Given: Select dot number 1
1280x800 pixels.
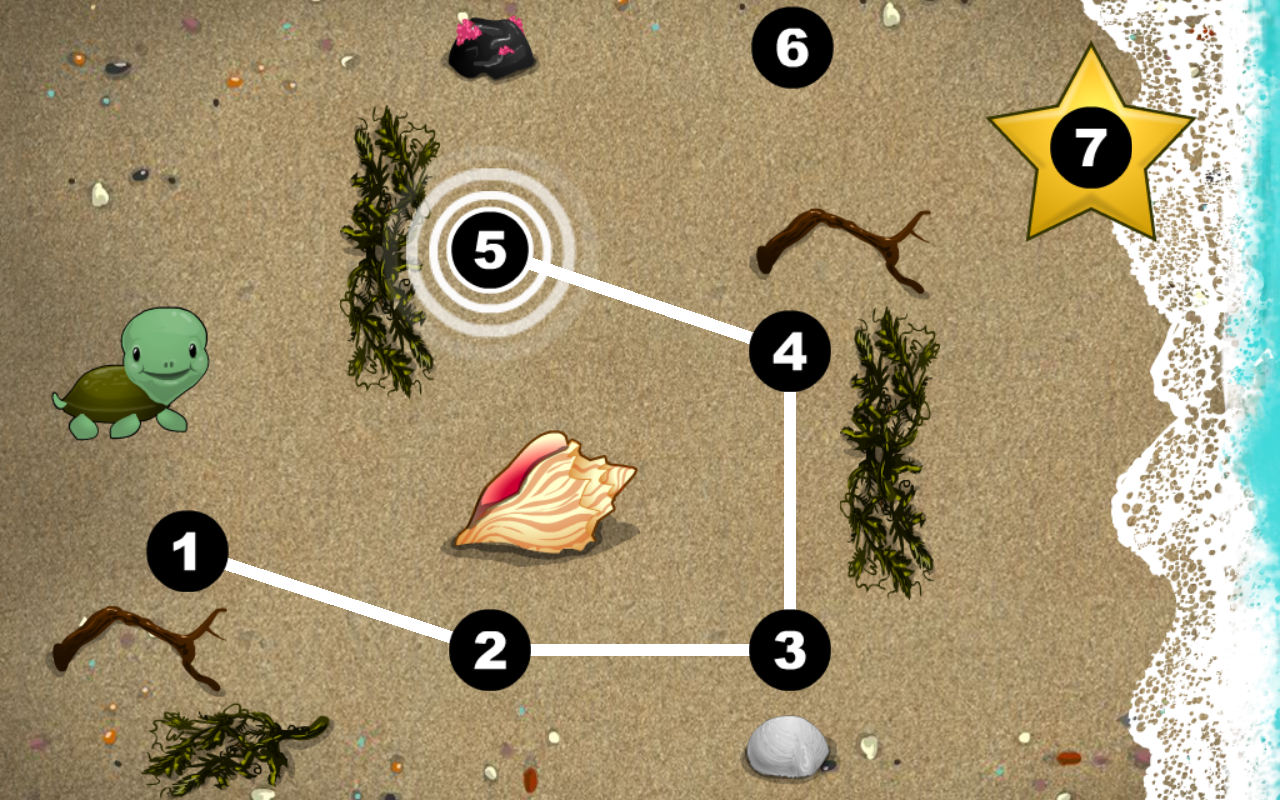Looking at the screenshot, I should point(185,548).
